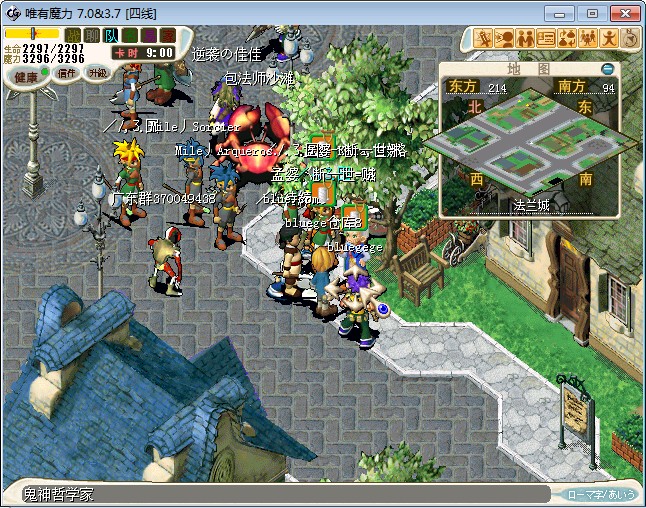The width and height of the screenshot is (646, 508).
Task: Click the talking-head chat action icon
Action: [x=504, y=39]
